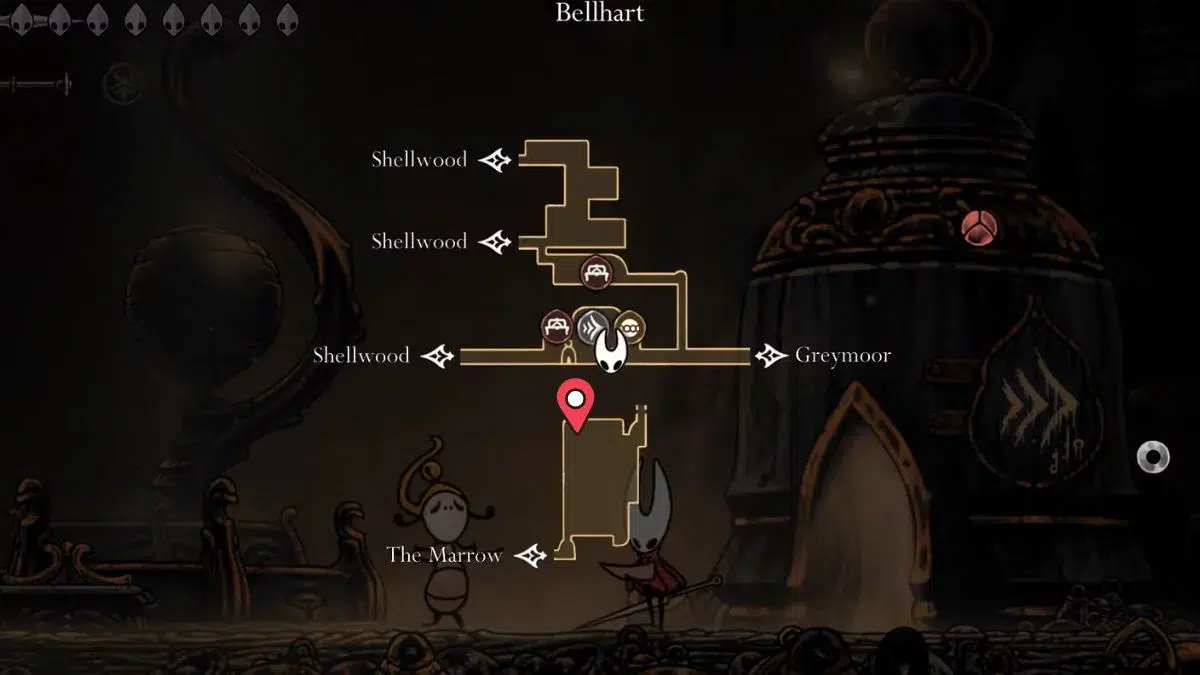1200x675 pixels.
Task: Select The Marrow exit label
Action: (444, 555)
